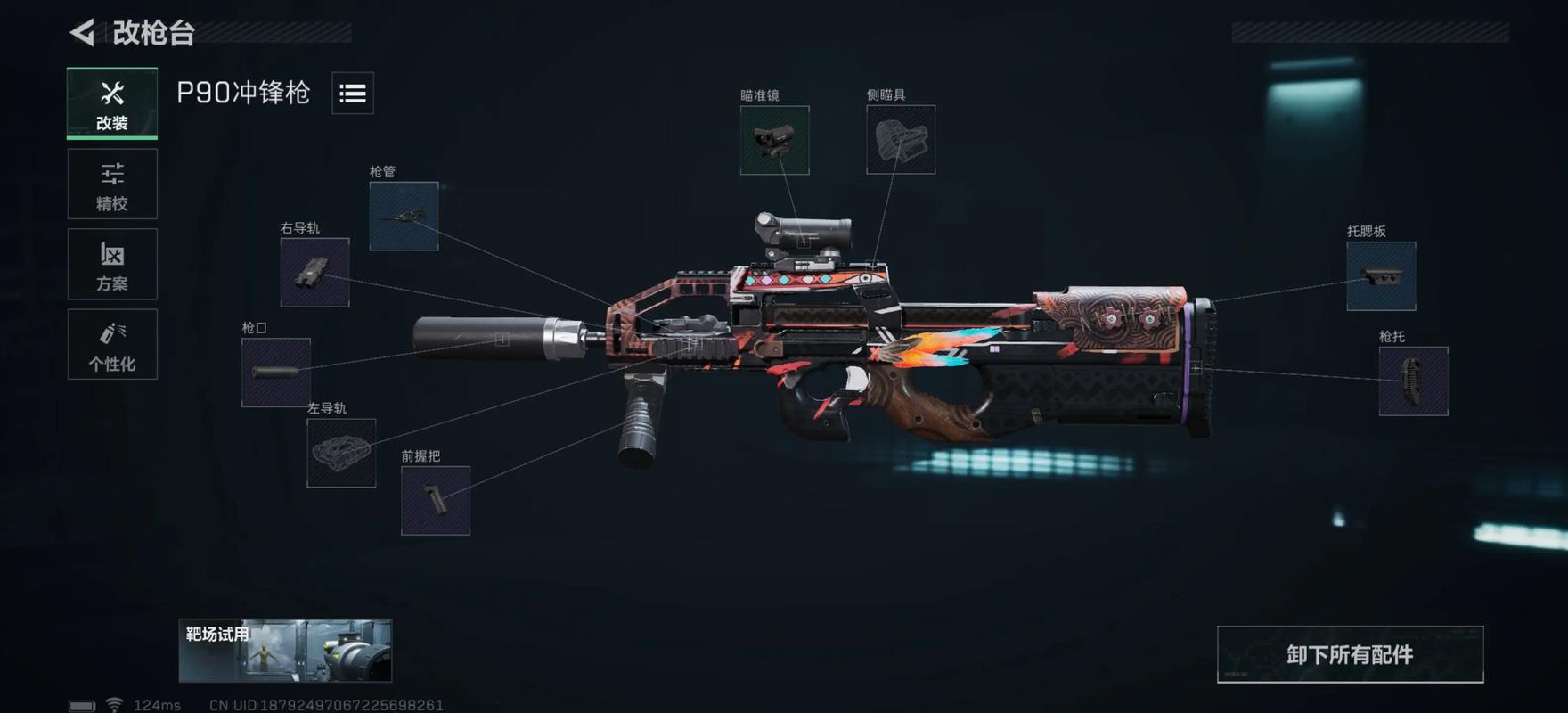Choose the 枪管 barrel attachment slot

(x=404, y=217)
